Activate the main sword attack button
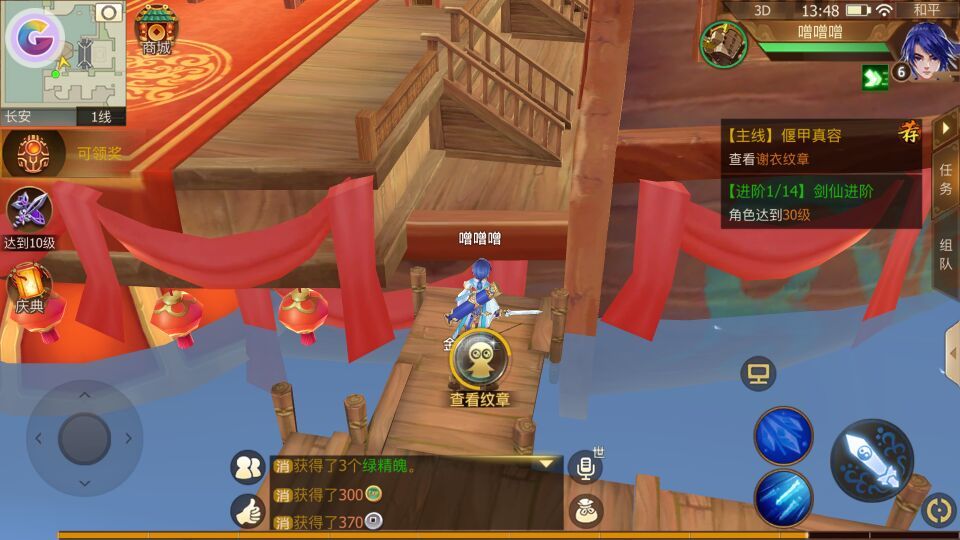This screenshot has height=540, width=960. click(872, 460)
